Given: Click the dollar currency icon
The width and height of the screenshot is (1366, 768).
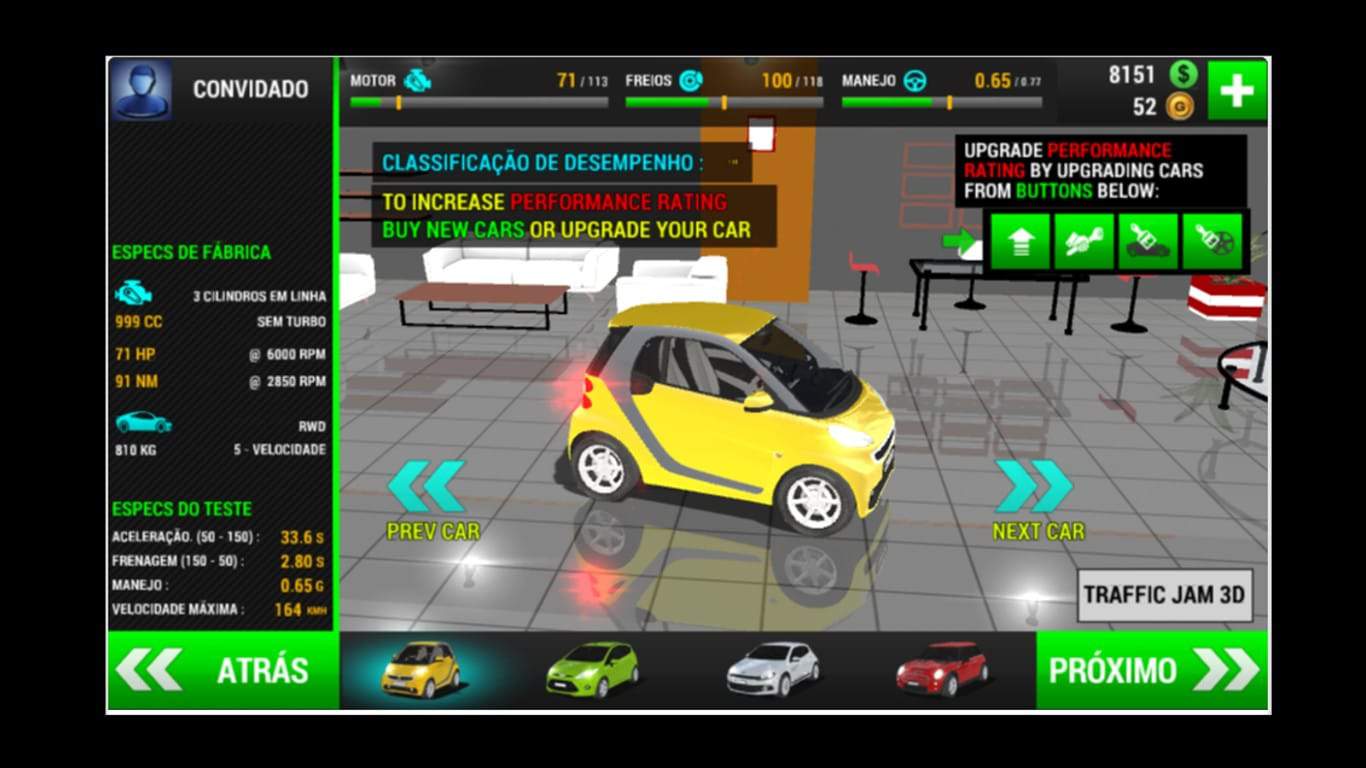Looking at the screenshot, I should tap(1184, 72).
